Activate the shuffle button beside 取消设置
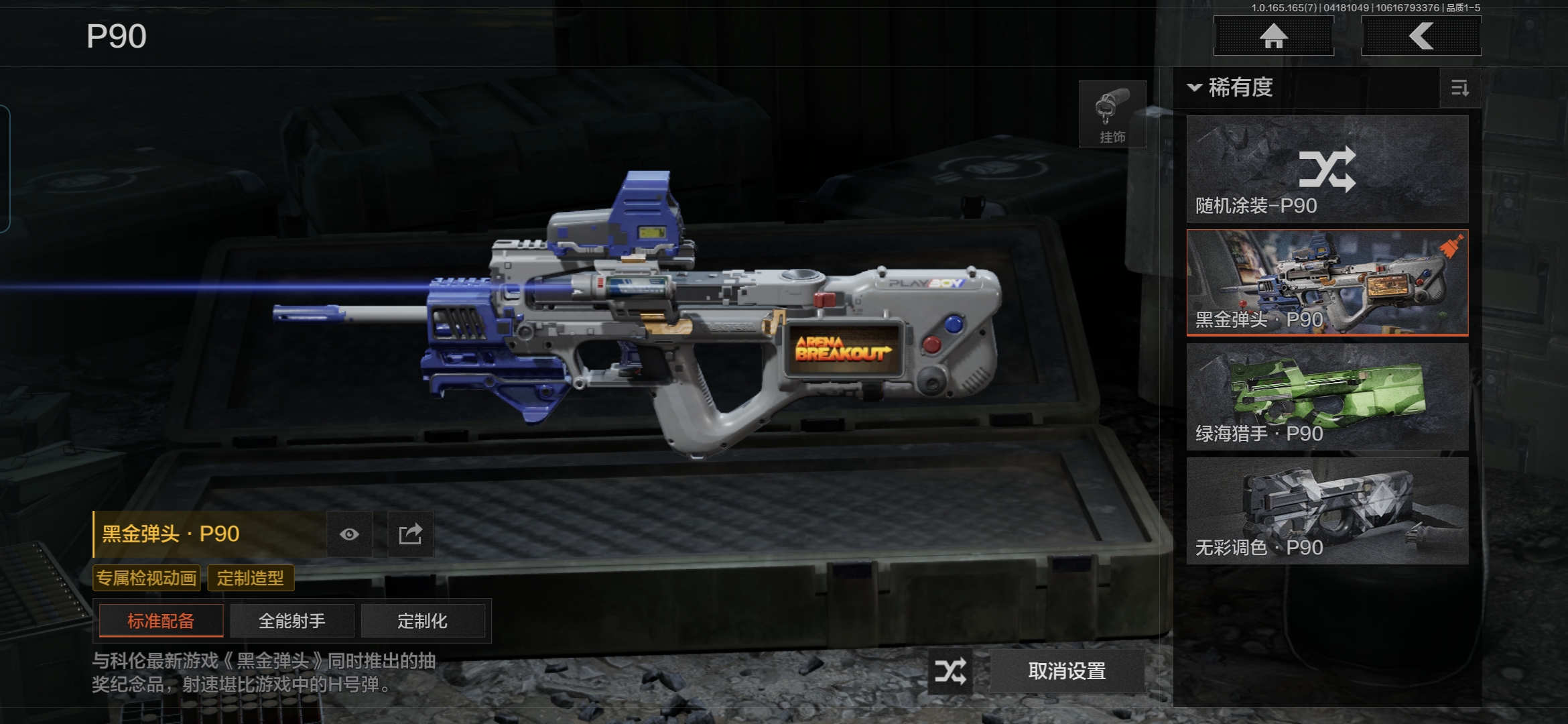This screenshot has width=1568, height=724. (x=950, y=671)
